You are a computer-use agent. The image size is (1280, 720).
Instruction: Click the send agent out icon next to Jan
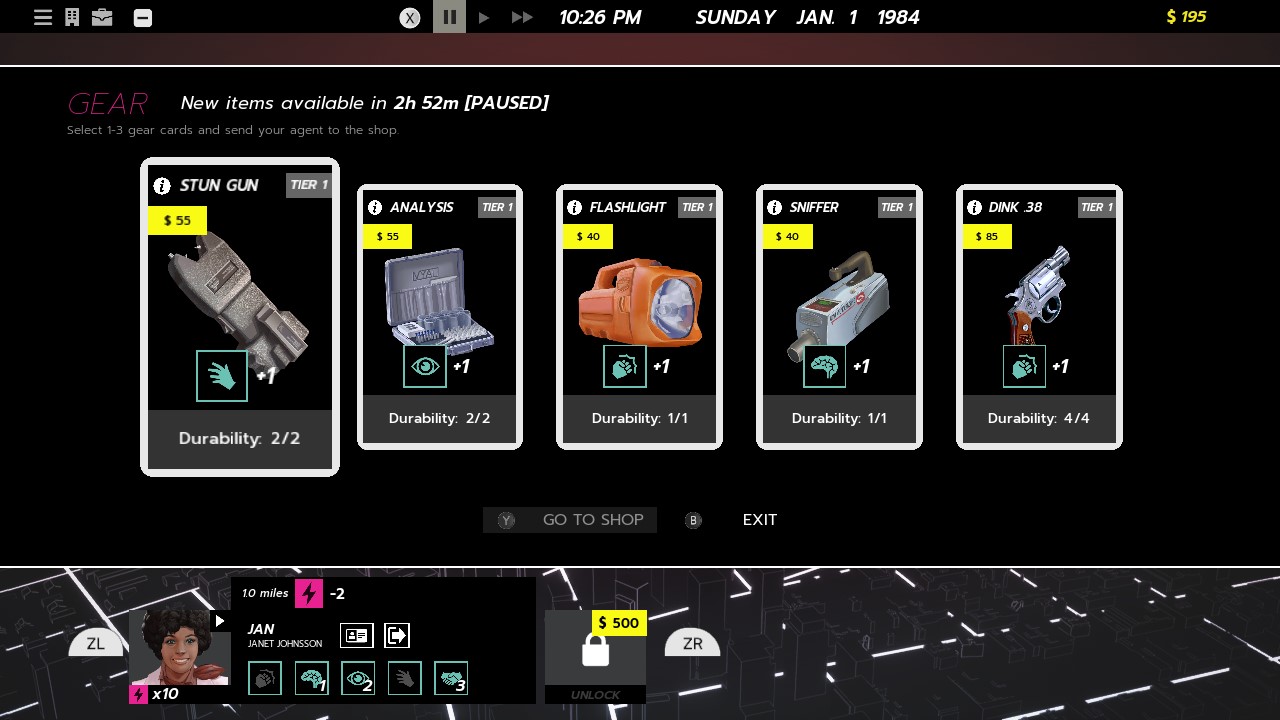[396, 635]
